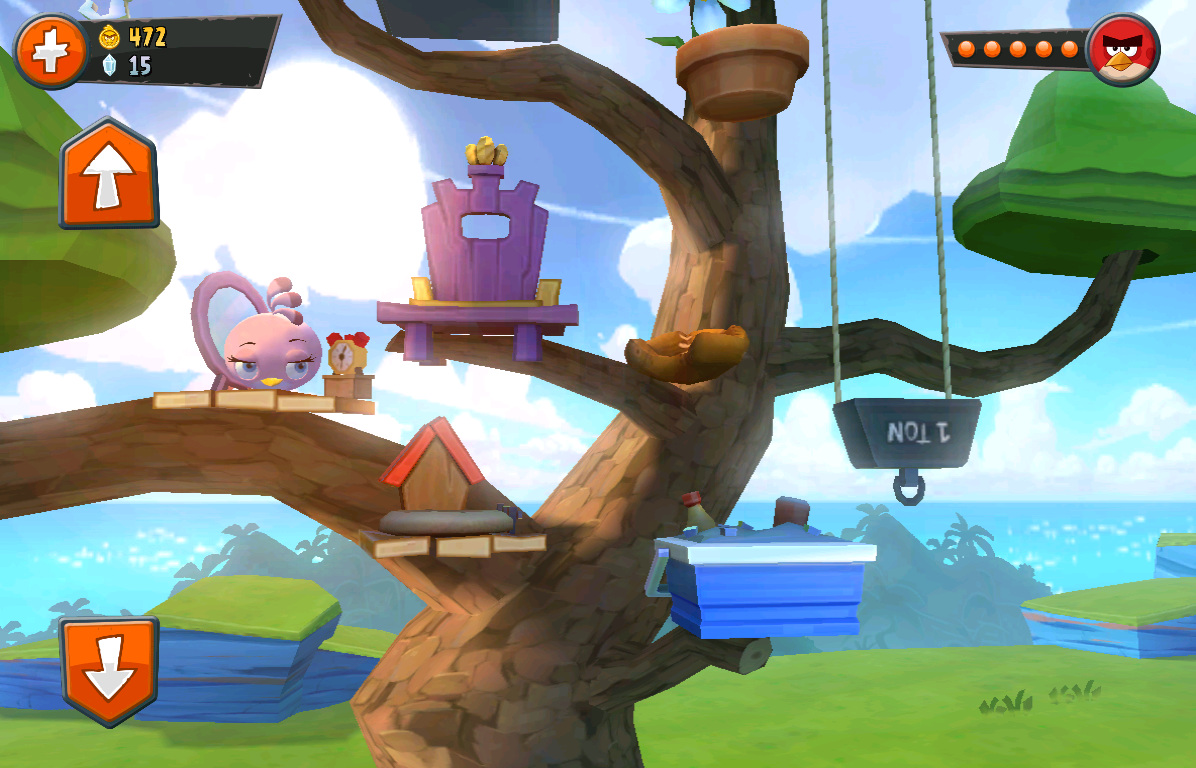Viewport: 1196px width, 768px height.
Task: Go down with the down arrow button
Action: [x=109, y=670]
